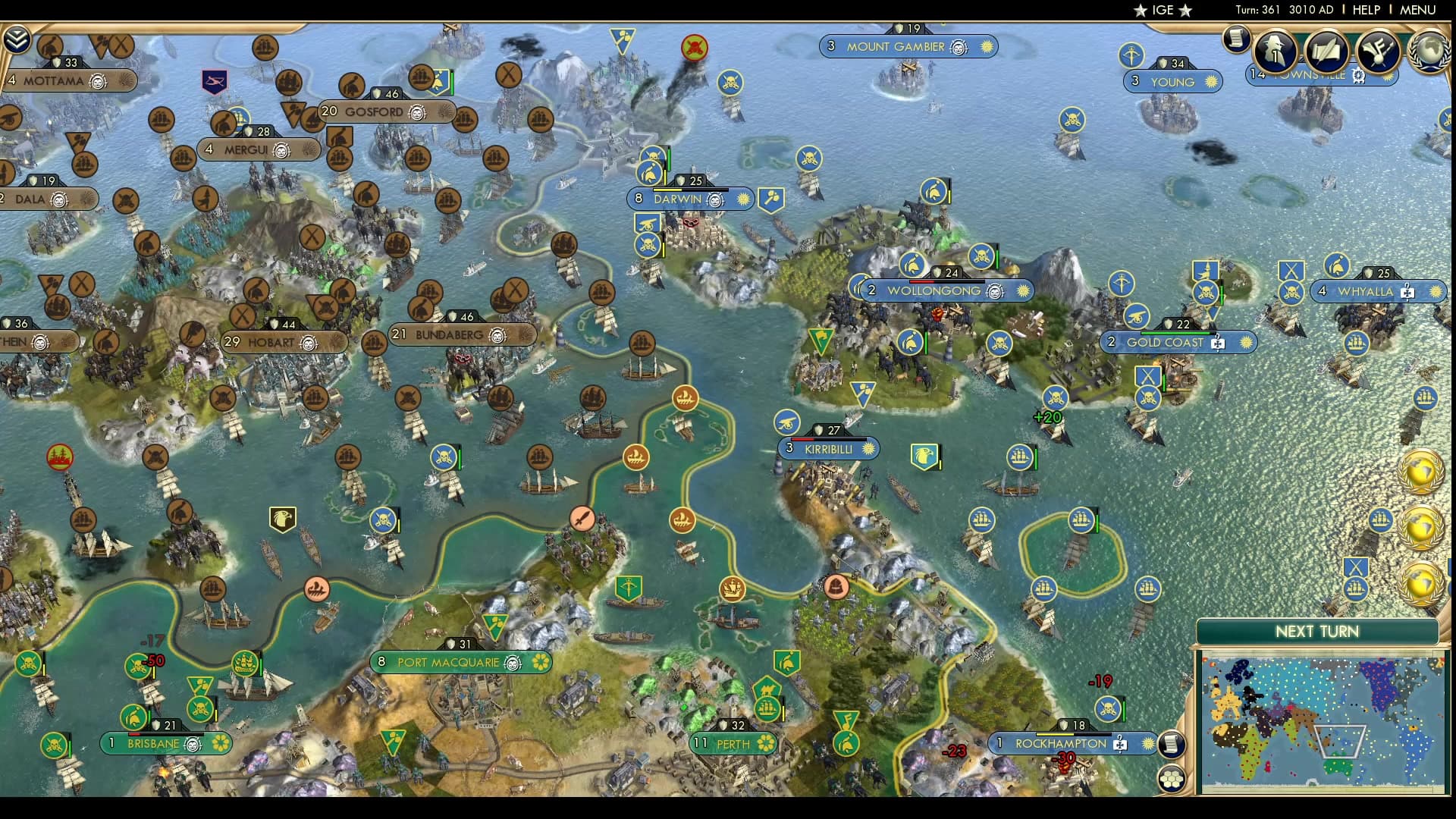Open the diplomacy overview horn icon
The width and height of the screenshot is (1456, 819).
click(x=1378, y=50)
